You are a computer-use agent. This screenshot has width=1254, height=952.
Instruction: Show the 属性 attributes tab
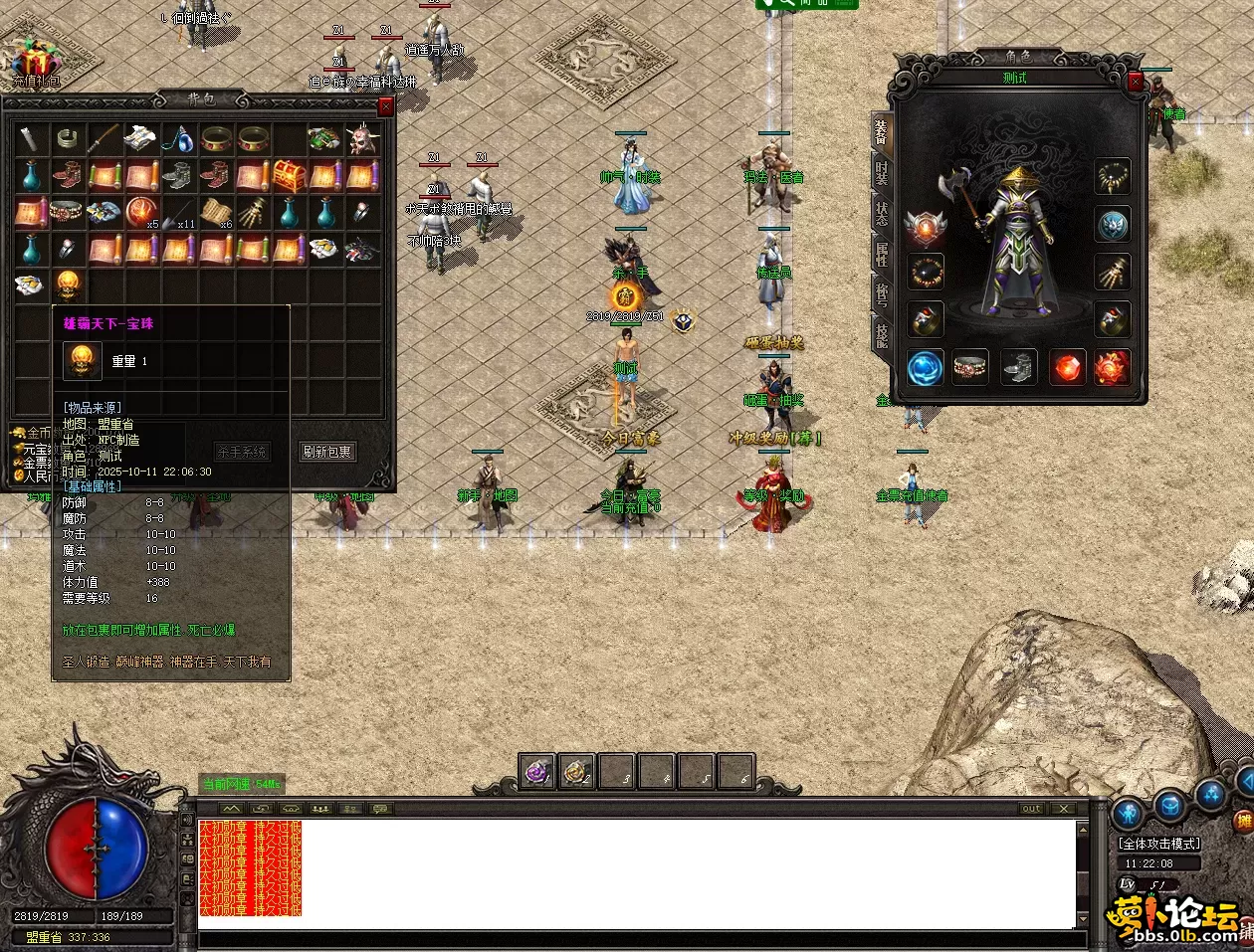882,254
